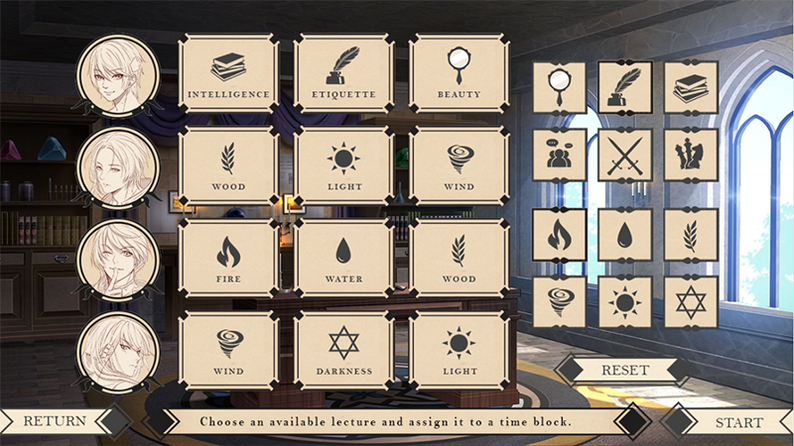This screenshot has height=446, width=794.
Task: Choose the small unlabeled water drop lecture icon
Action: pos(625,235)
